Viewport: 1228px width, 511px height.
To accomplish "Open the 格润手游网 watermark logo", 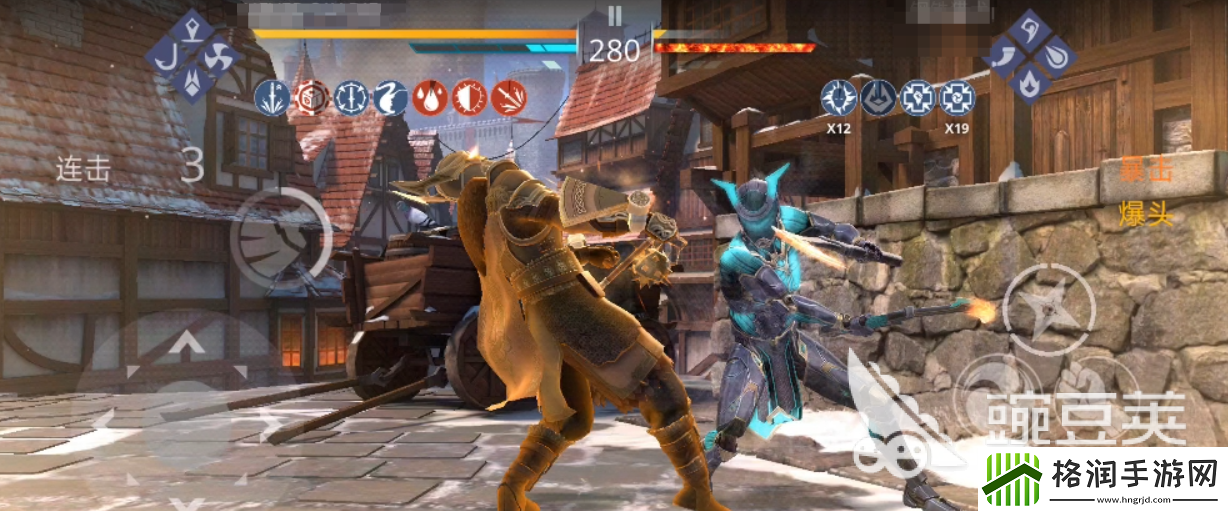I will point(1100,478).
